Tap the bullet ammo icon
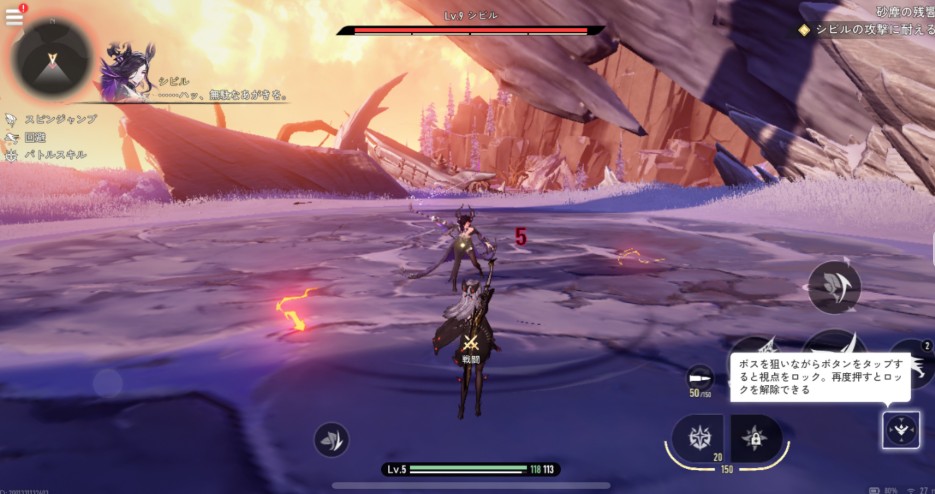The height and width of the screenshot is (494, 935). coord(699,378)
